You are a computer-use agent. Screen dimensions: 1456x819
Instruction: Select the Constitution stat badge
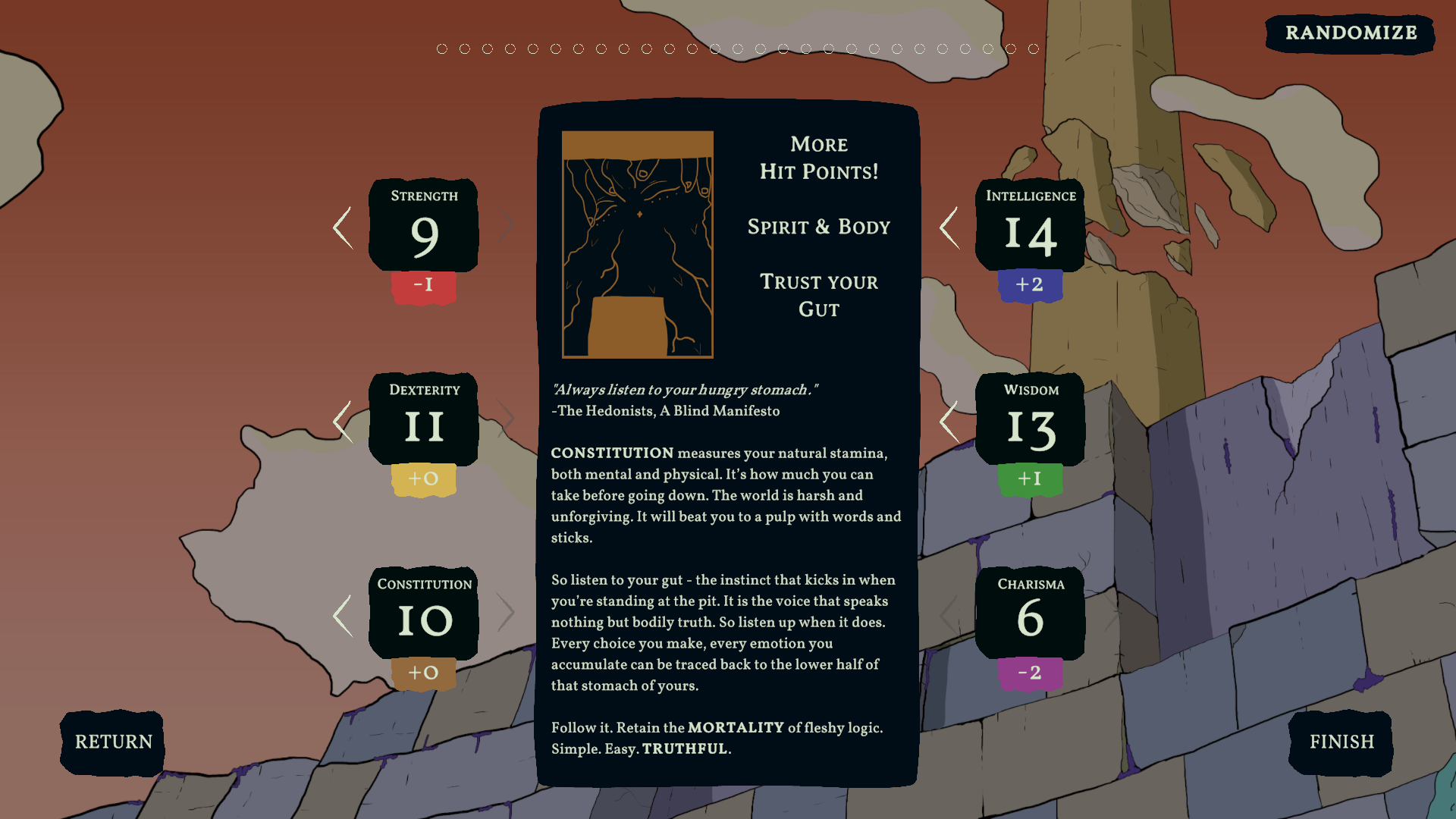pos(423,614)
